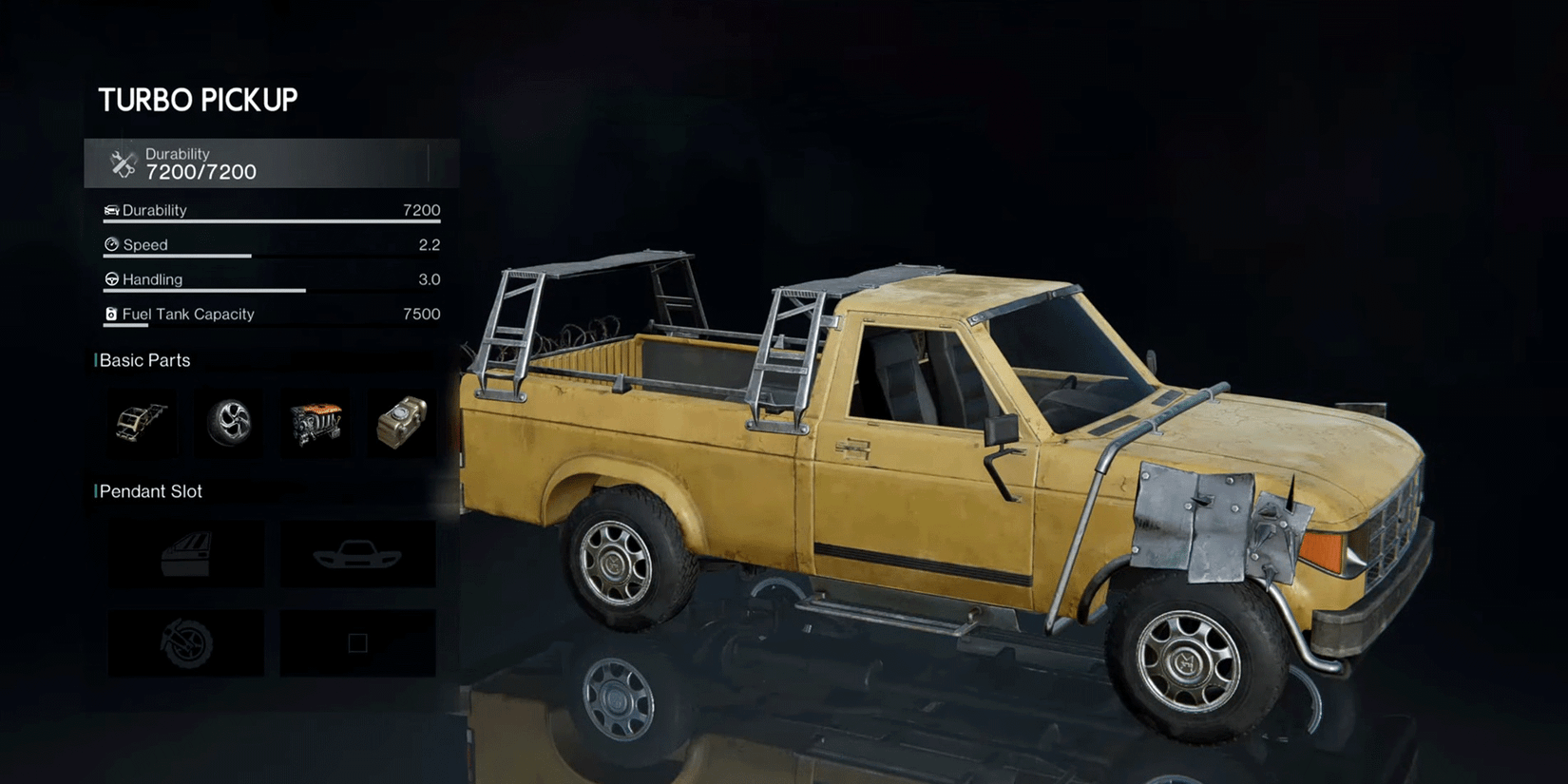Expand the Pendant Slot section
The height and width of the screenshot is (784, 1568).
(149, 491)
